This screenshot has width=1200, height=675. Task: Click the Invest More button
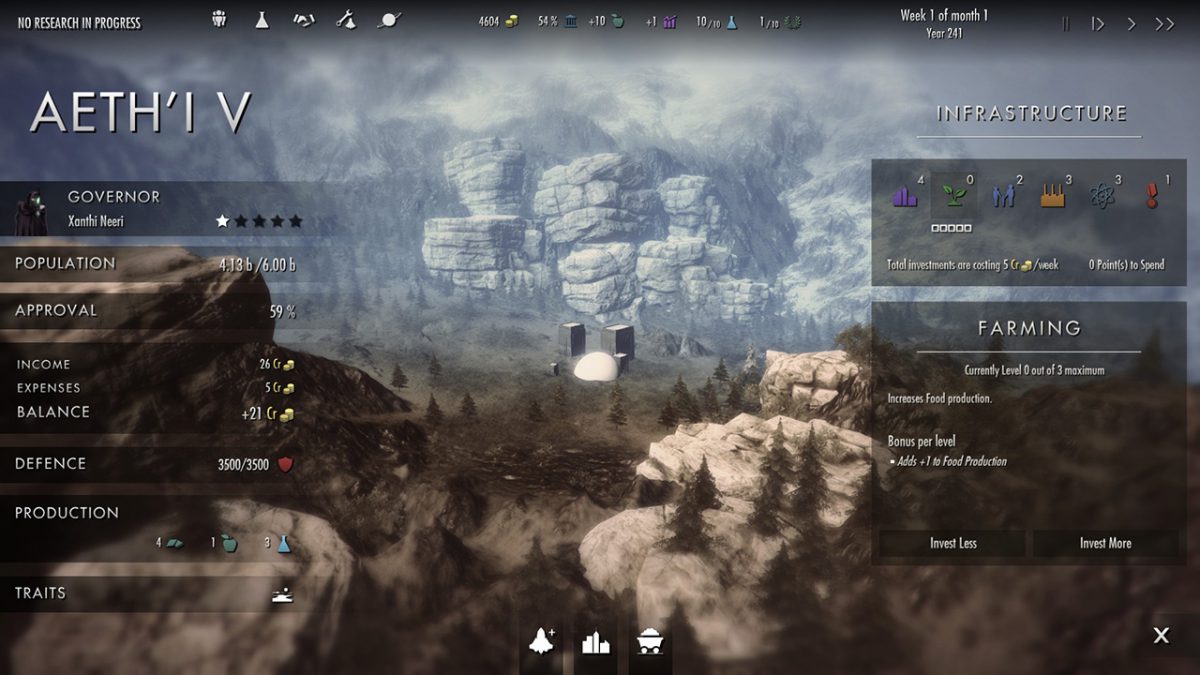click(1105, 543)
